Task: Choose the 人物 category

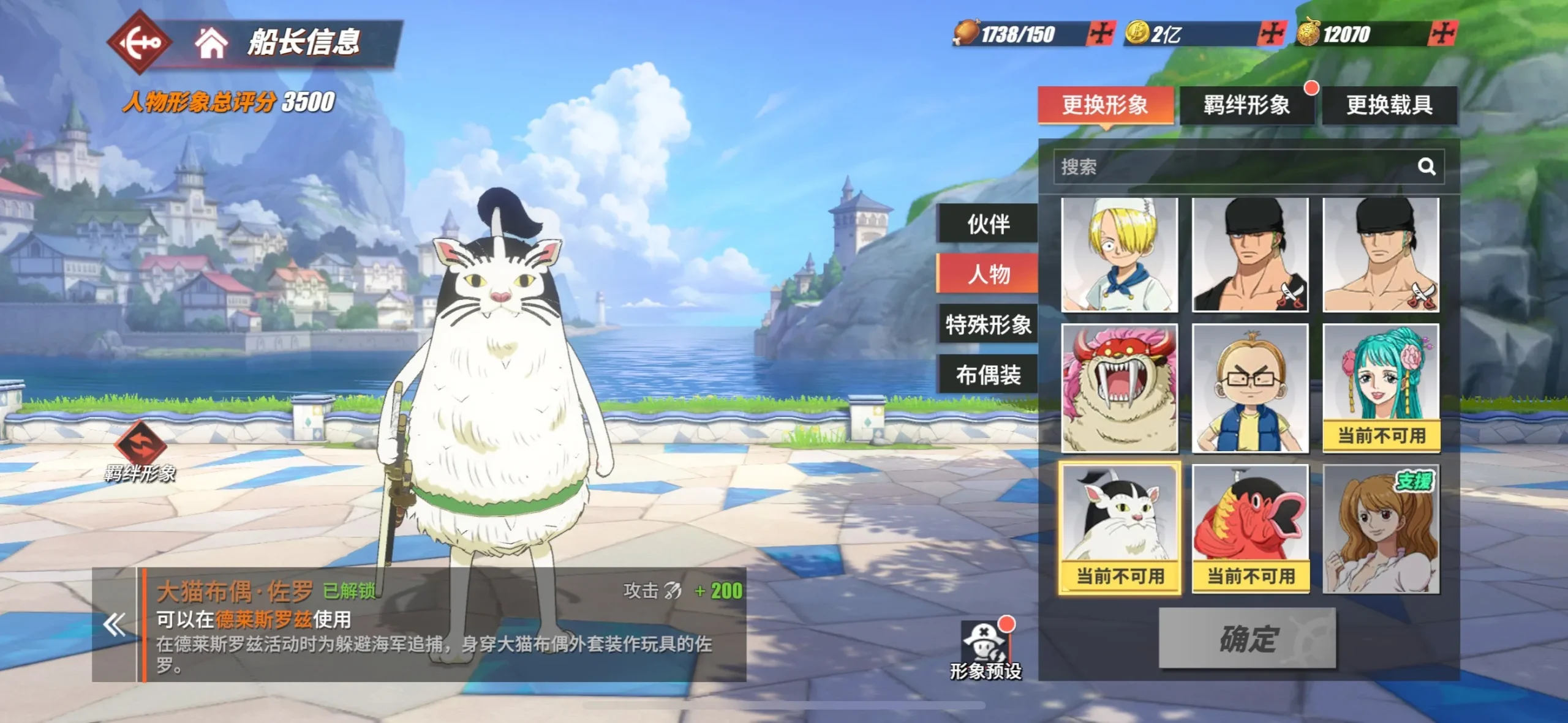Action: coord(988,274)
